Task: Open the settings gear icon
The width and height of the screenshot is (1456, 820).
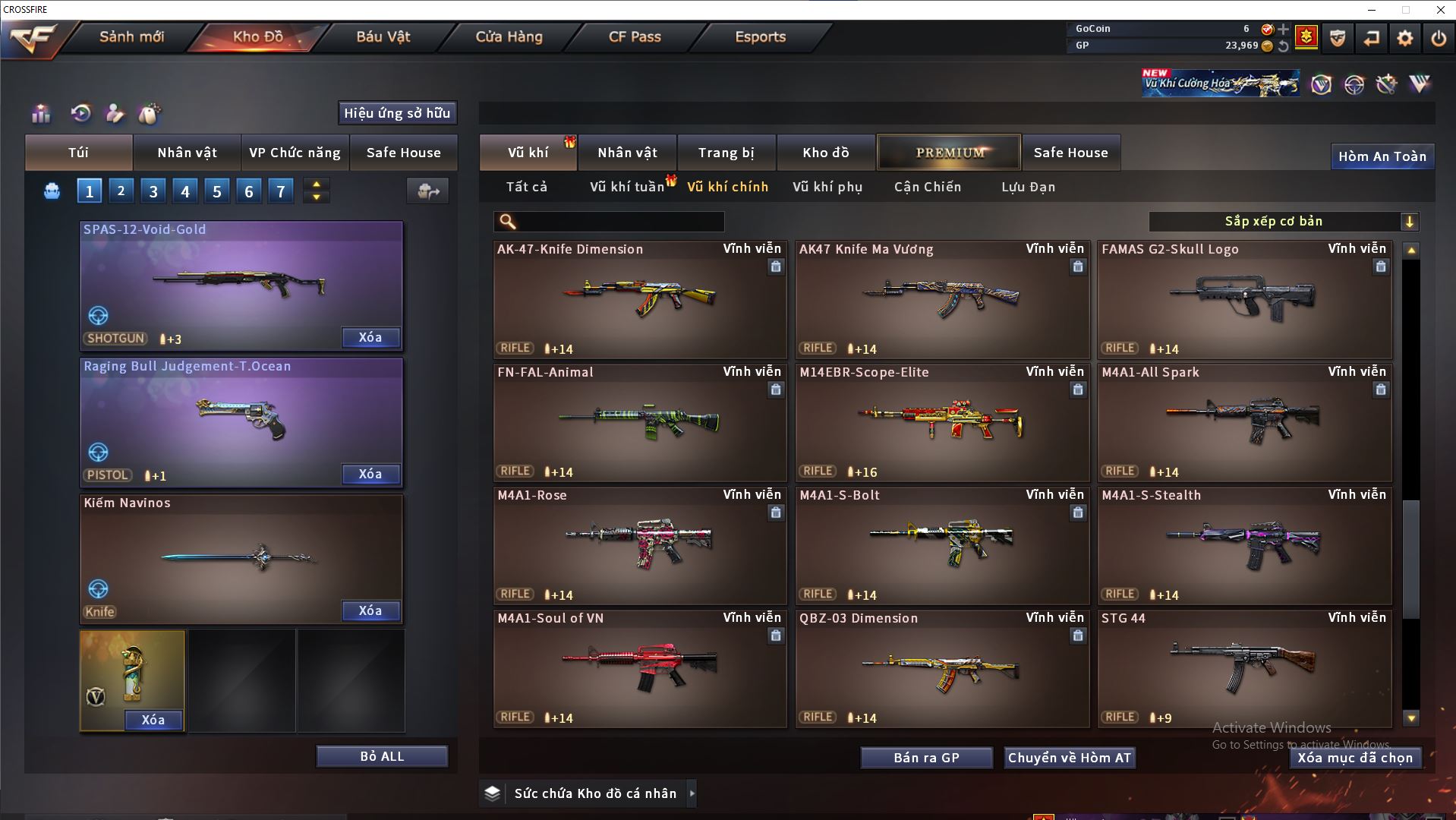Action: [1404, 38]
